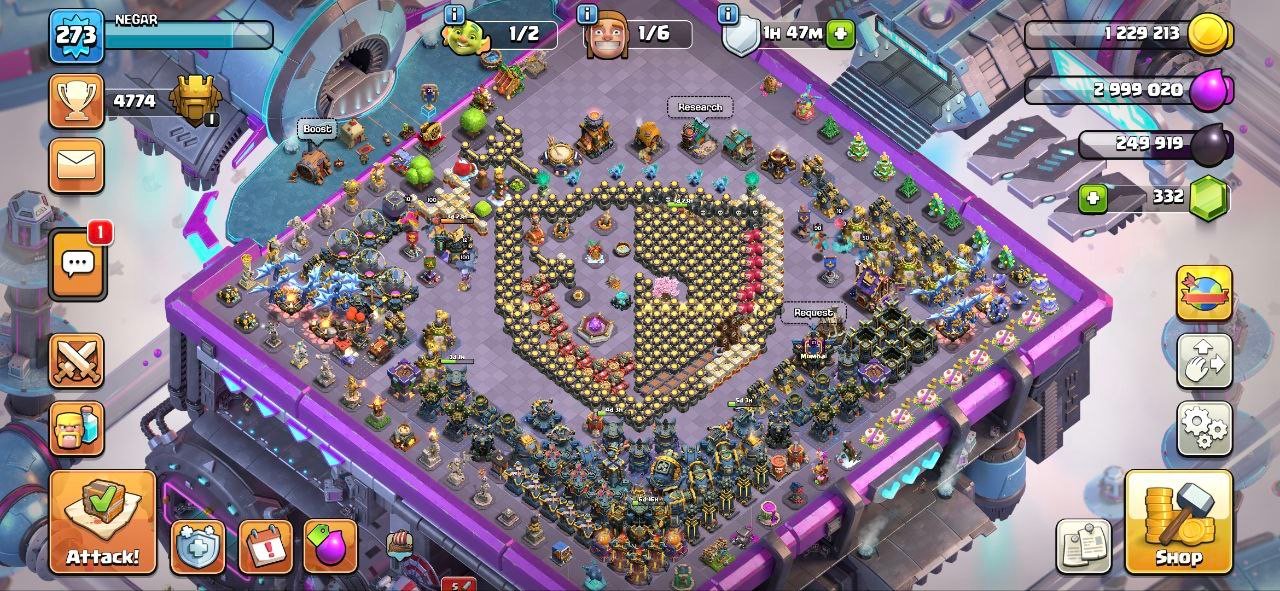This screenshot has width=1280, height=591.
Task: Show info above the villager face
Action: click(588, 14)
